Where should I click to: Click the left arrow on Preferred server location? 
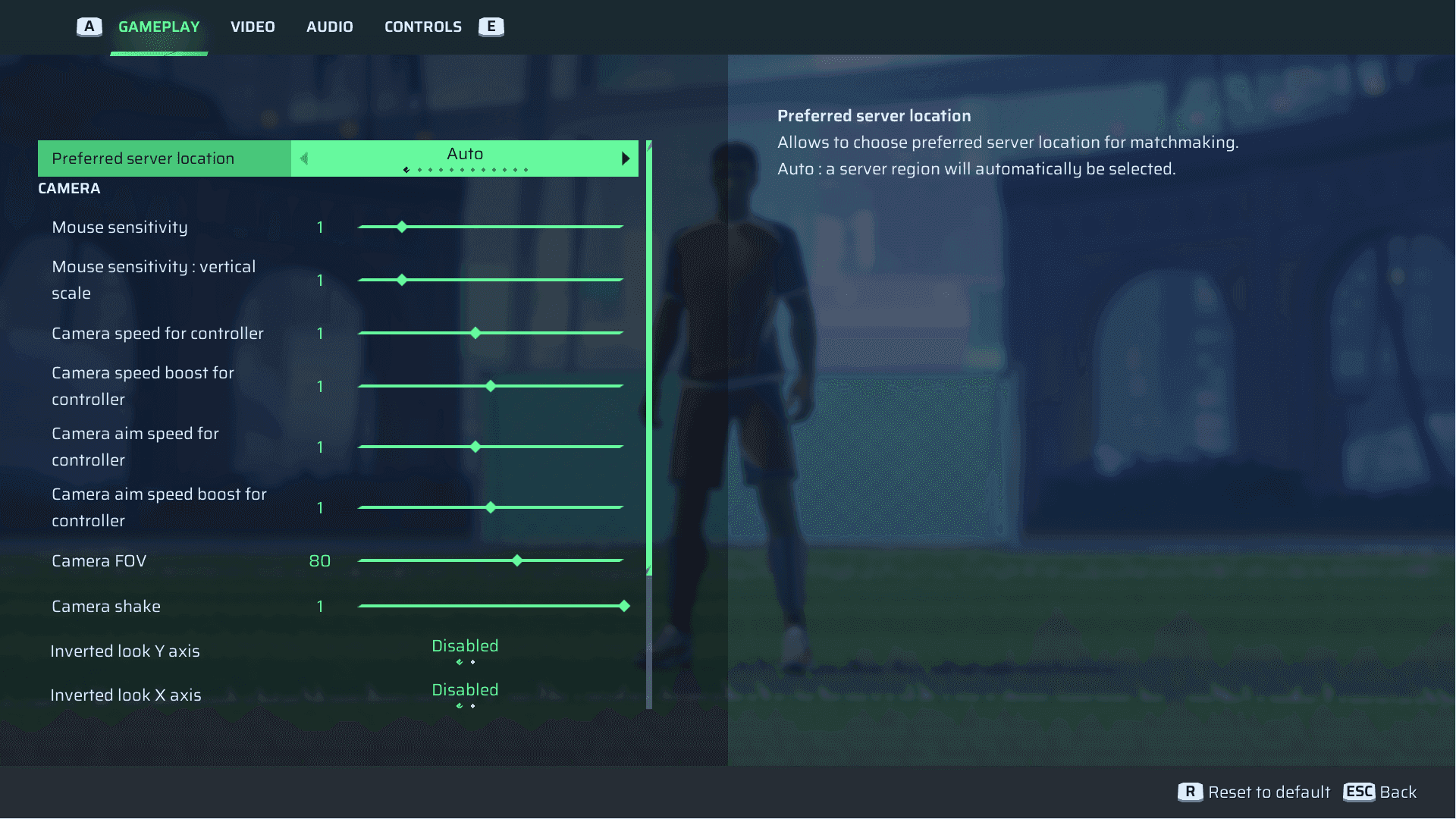303,158
